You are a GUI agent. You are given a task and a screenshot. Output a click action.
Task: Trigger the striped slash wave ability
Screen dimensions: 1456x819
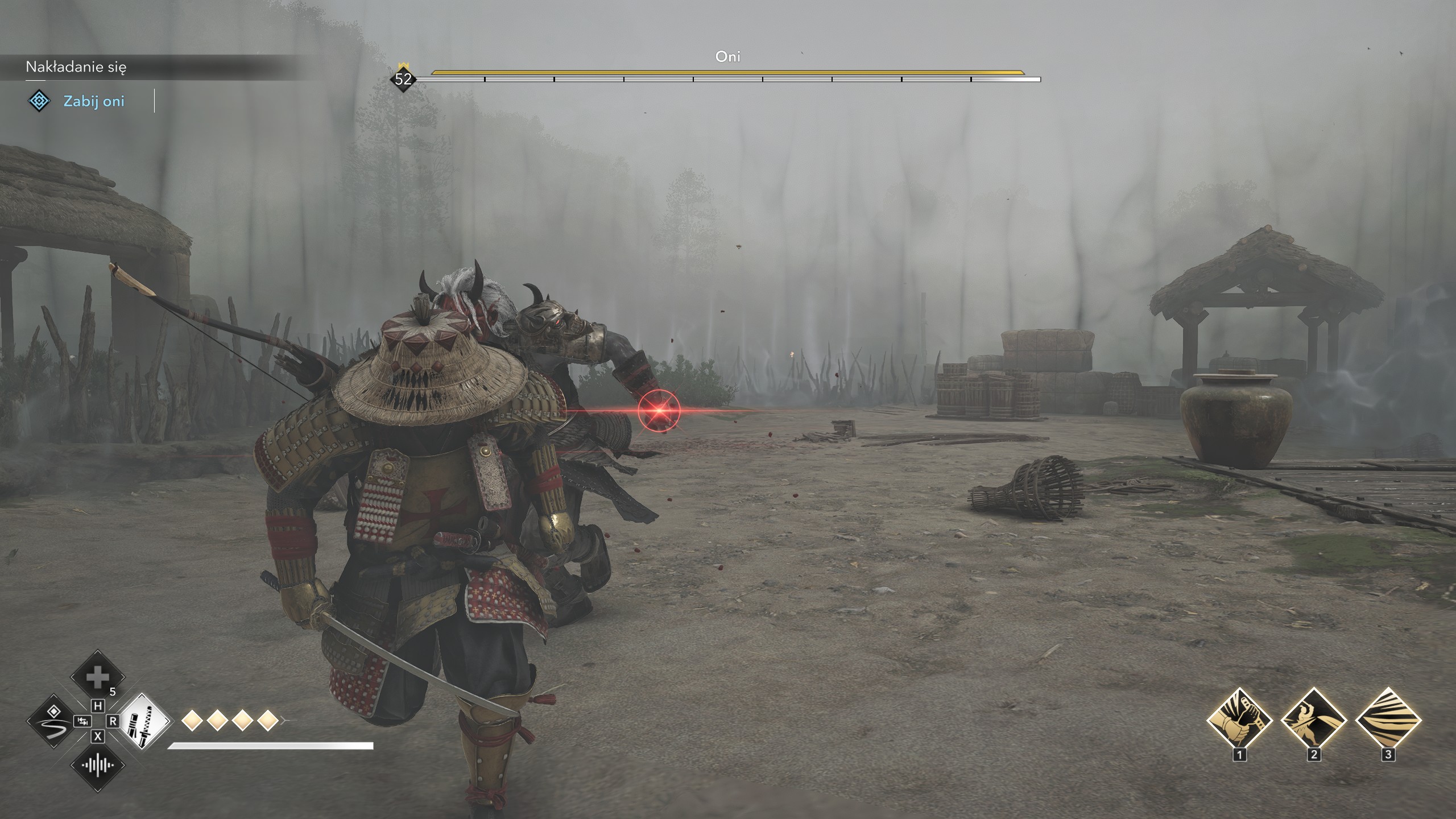tap(1388, 720)
